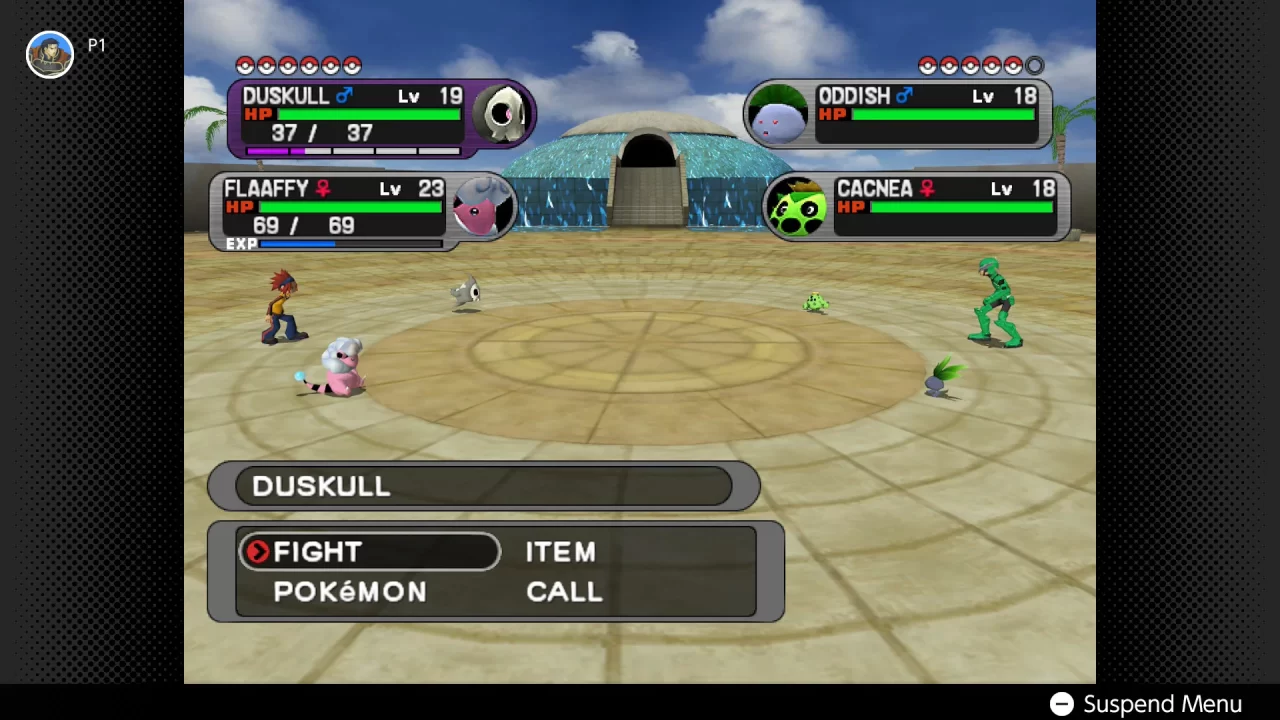Select the POKéMON option
Image resolution: width=1280 pixels, height=720 pixels.
coord(351,592)
